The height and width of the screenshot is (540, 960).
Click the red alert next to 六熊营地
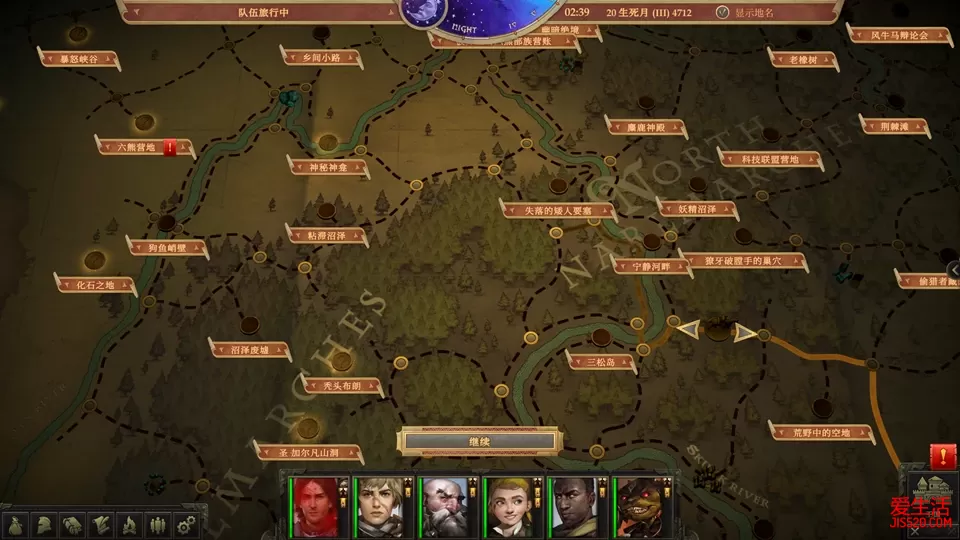click(170, 147)
